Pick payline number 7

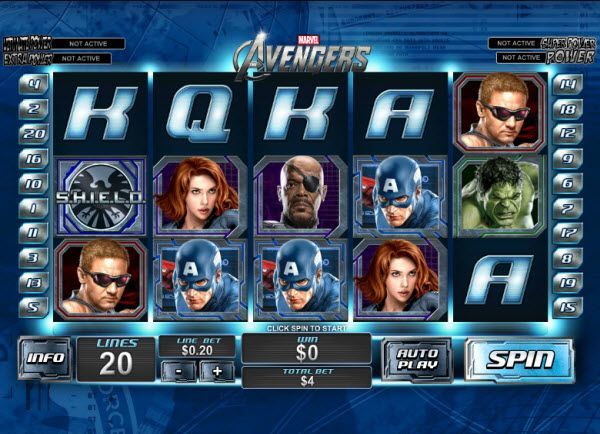point(567,208)
